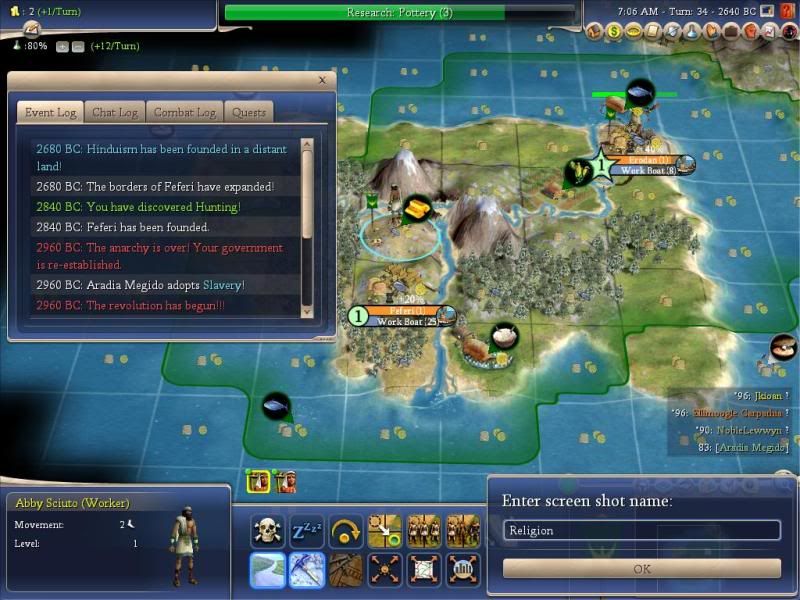
Task: Increase the research rate with plus button
Action: [62, 46]
